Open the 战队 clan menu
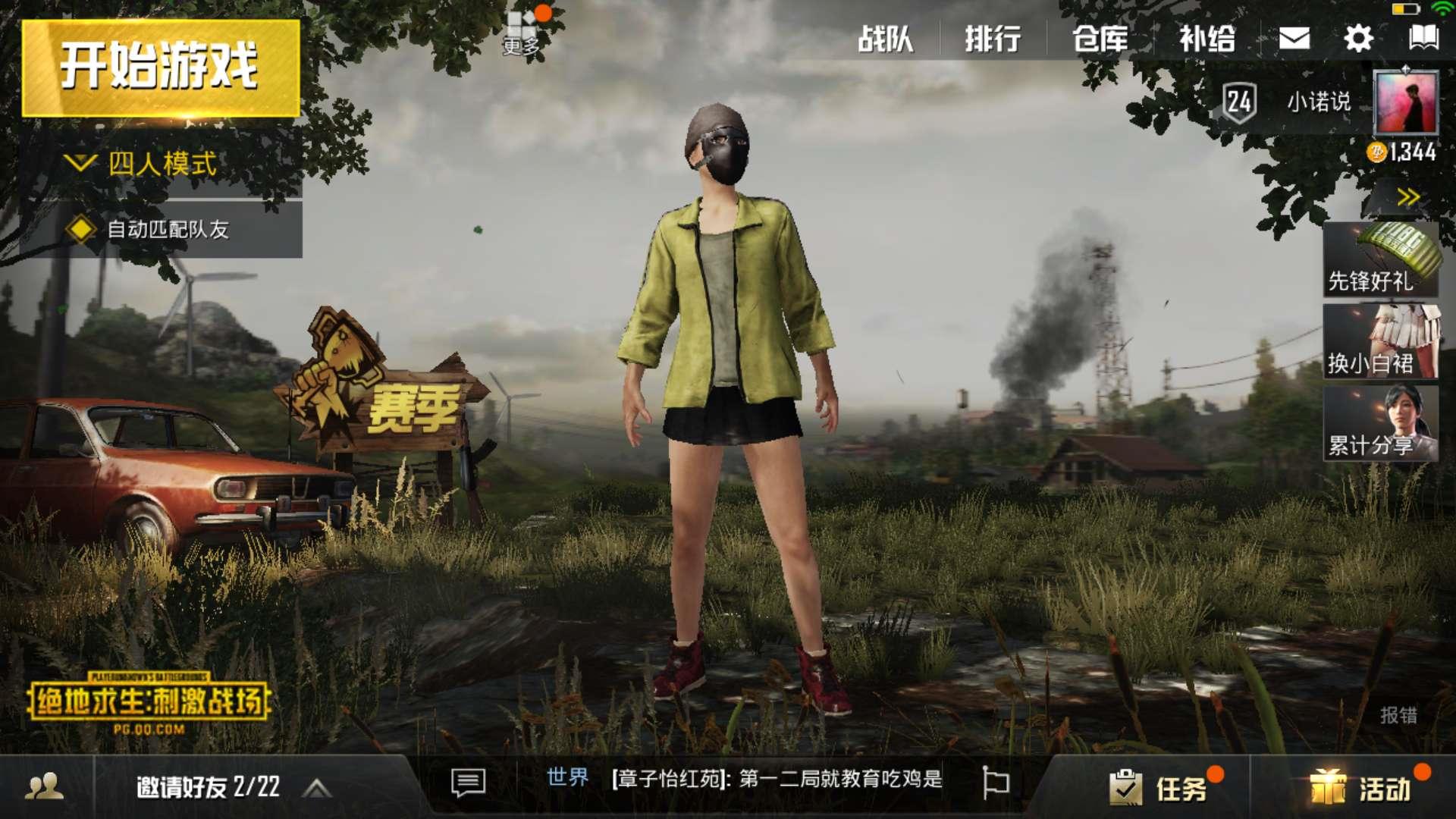Screen dimensions: 1456x819 click(888, 36)
